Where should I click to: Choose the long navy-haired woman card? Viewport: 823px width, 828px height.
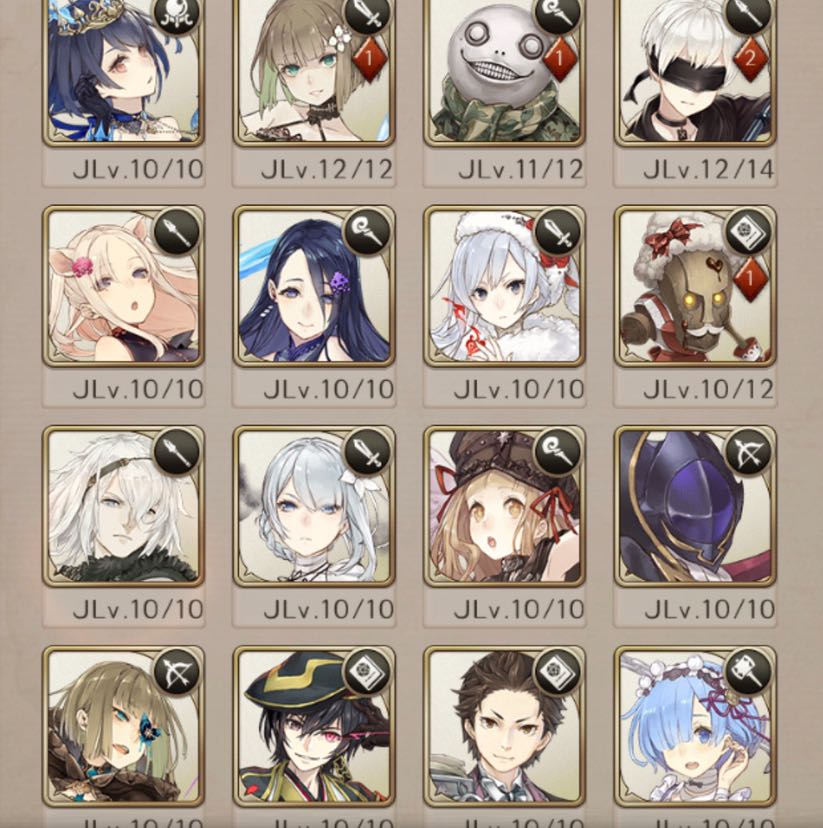[313, 286]
